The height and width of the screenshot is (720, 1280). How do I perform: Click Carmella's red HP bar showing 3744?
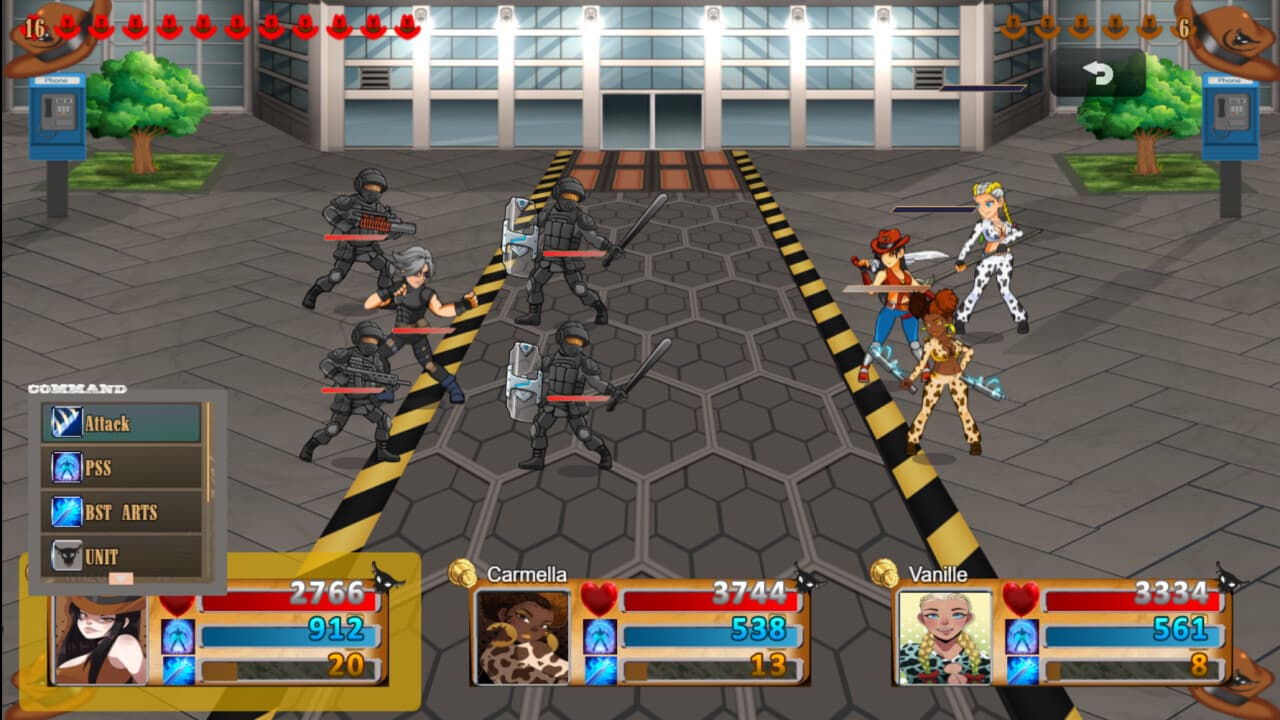tap(710, 601)
